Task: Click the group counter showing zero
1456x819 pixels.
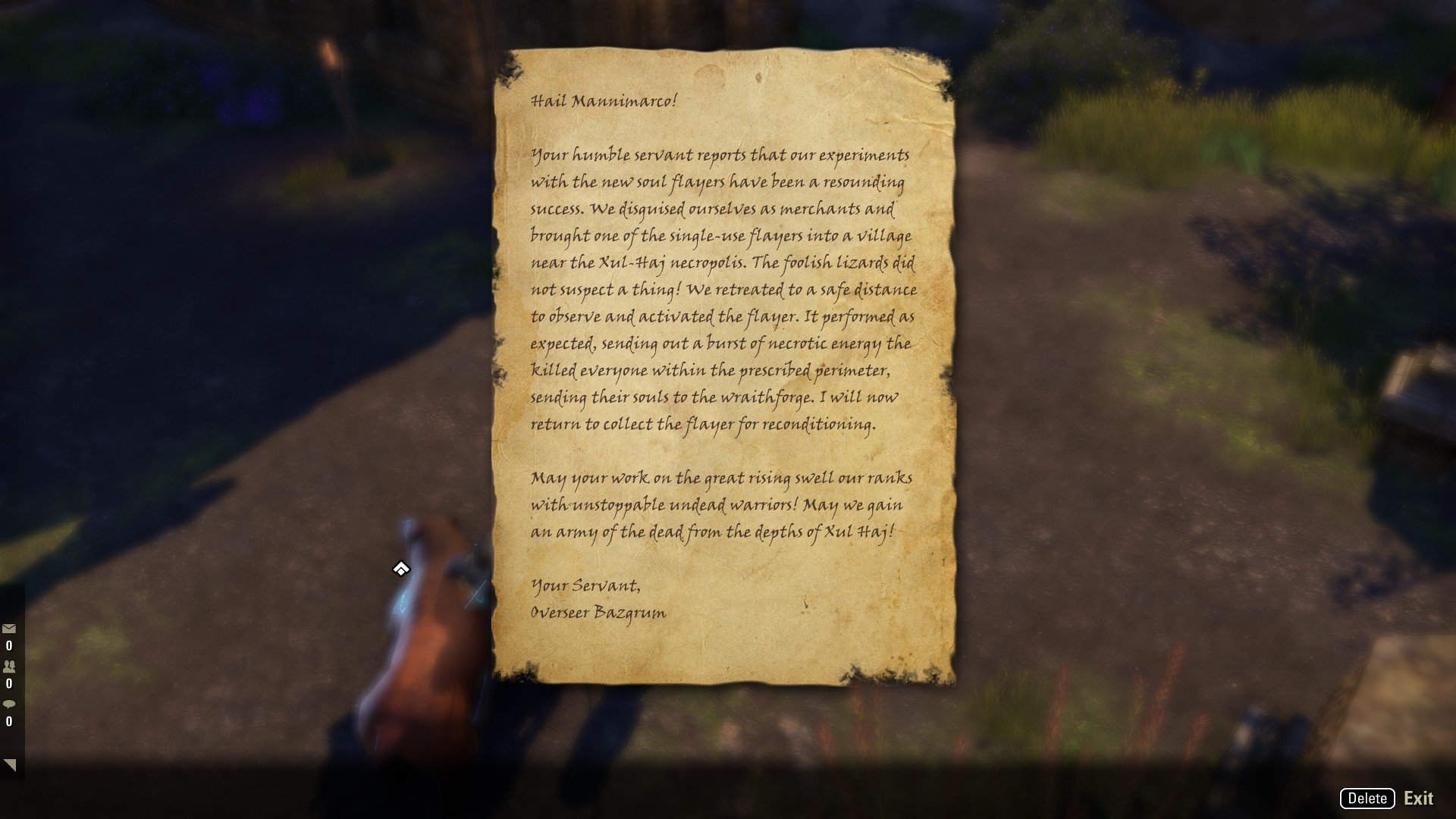Action: (x=8, y=683)
